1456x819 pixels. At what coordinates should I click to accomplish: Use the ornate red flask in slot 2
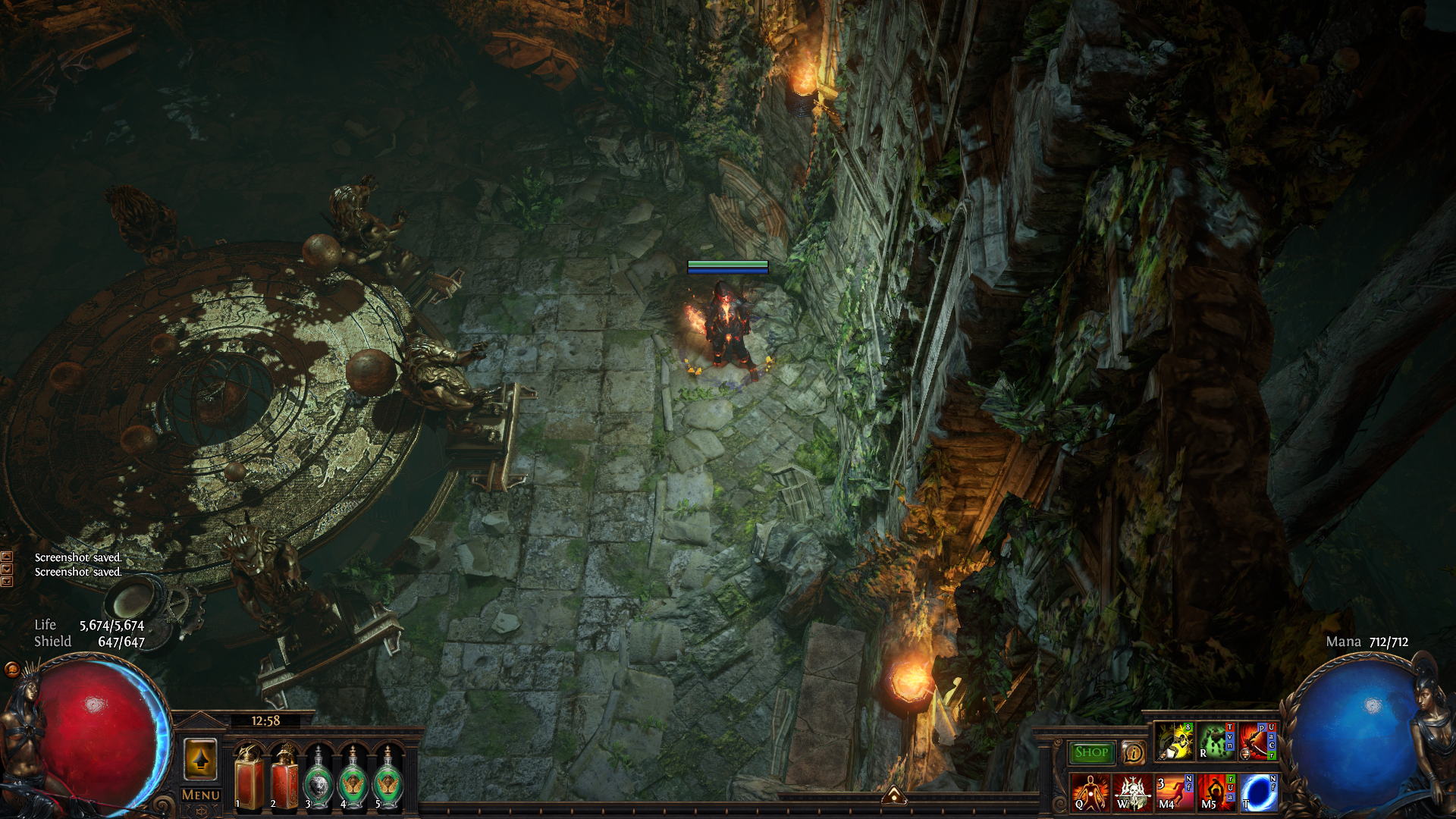pyautogui.click(x=284, y=779)
